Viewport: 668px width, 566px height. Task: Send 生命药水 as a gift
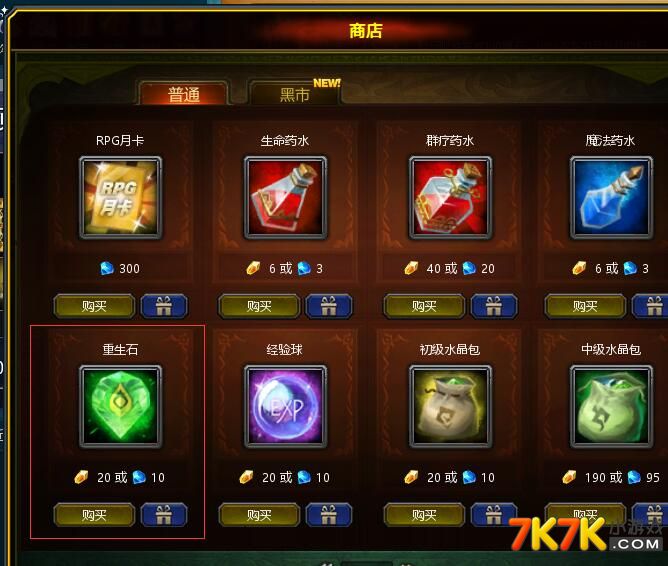coord(328,306)
